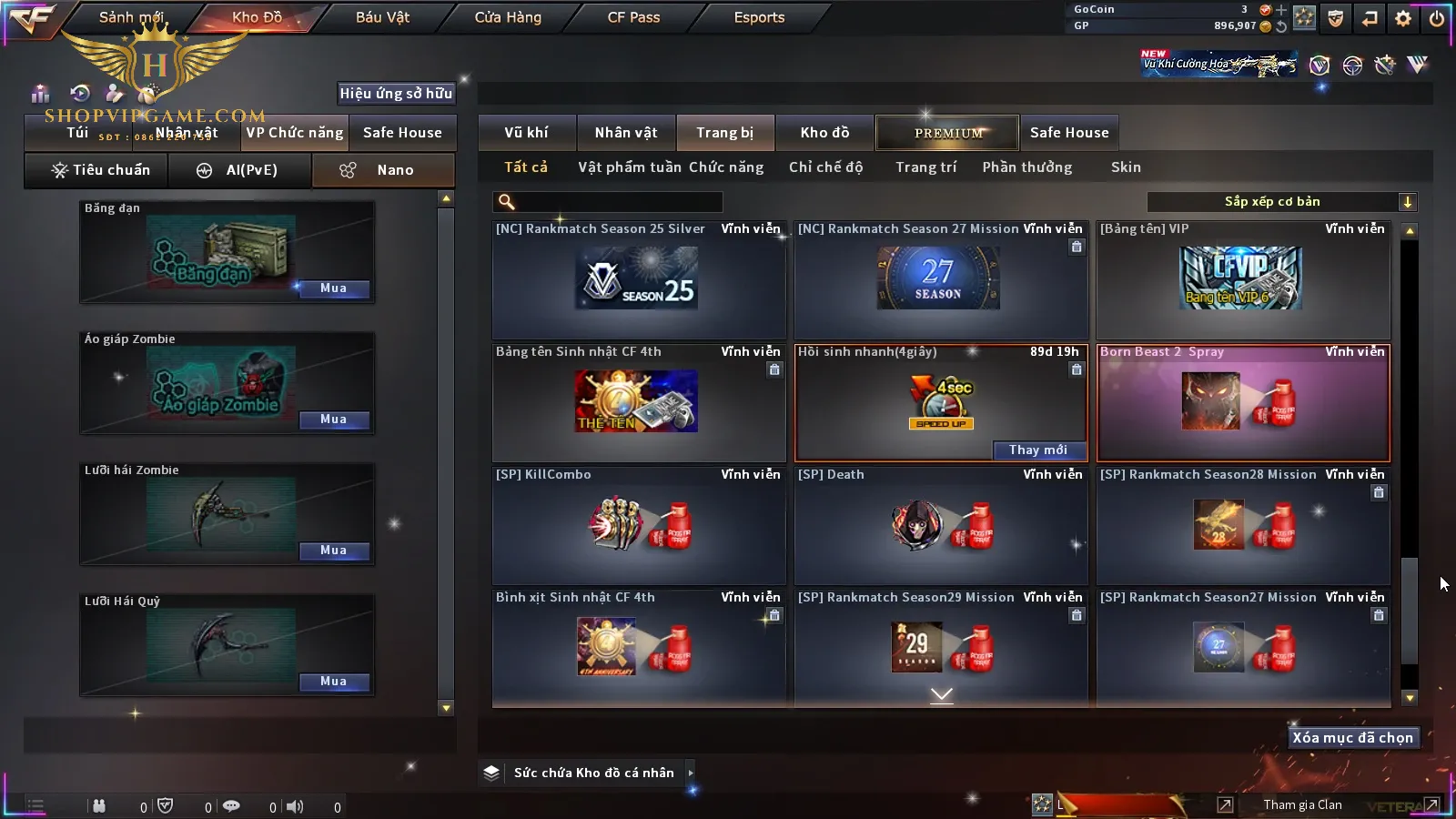1456x819 pixels.
Task: Click Thay mới on Hồi sinh nhanh
Action: pos(1037,450)
